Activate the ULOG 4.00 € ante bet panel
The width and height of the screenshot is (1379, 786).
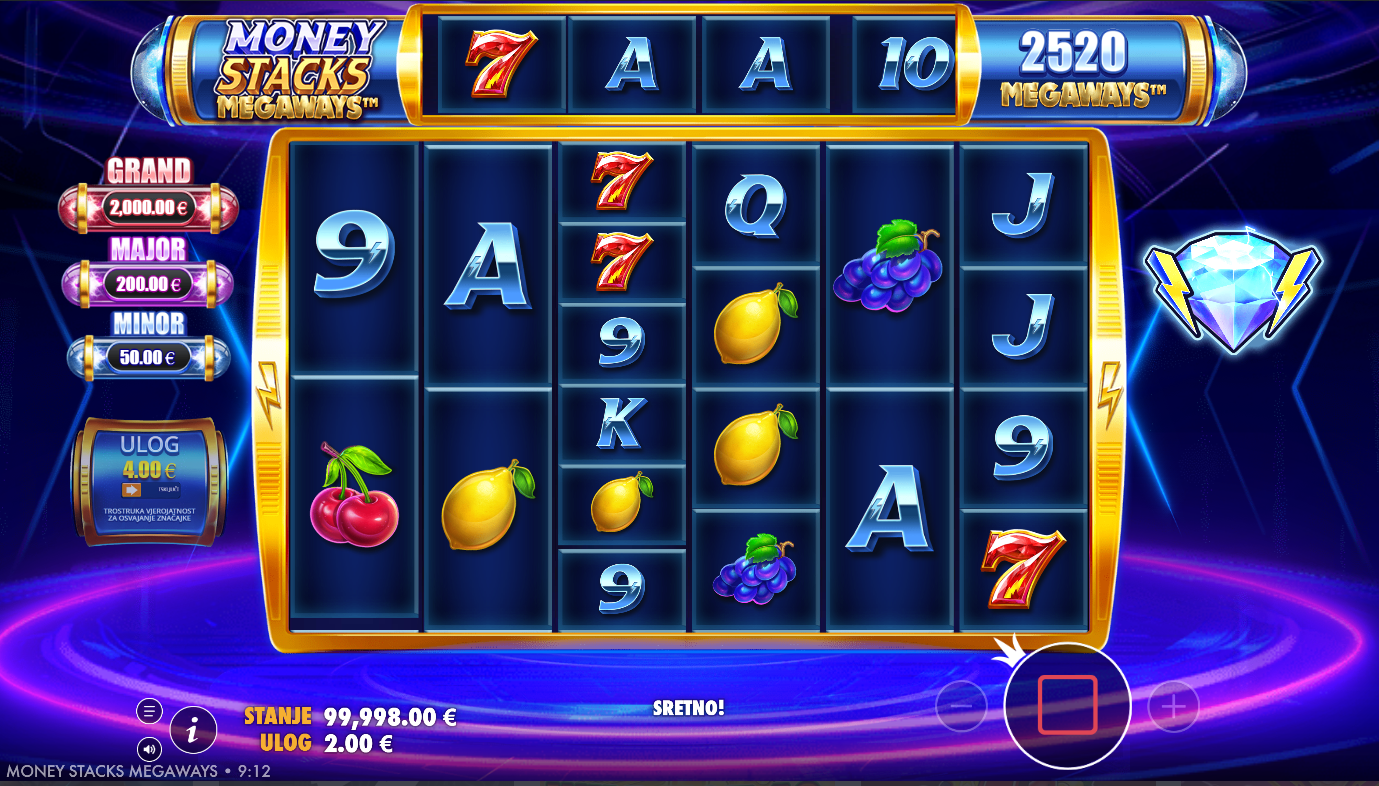click(149, 482)
